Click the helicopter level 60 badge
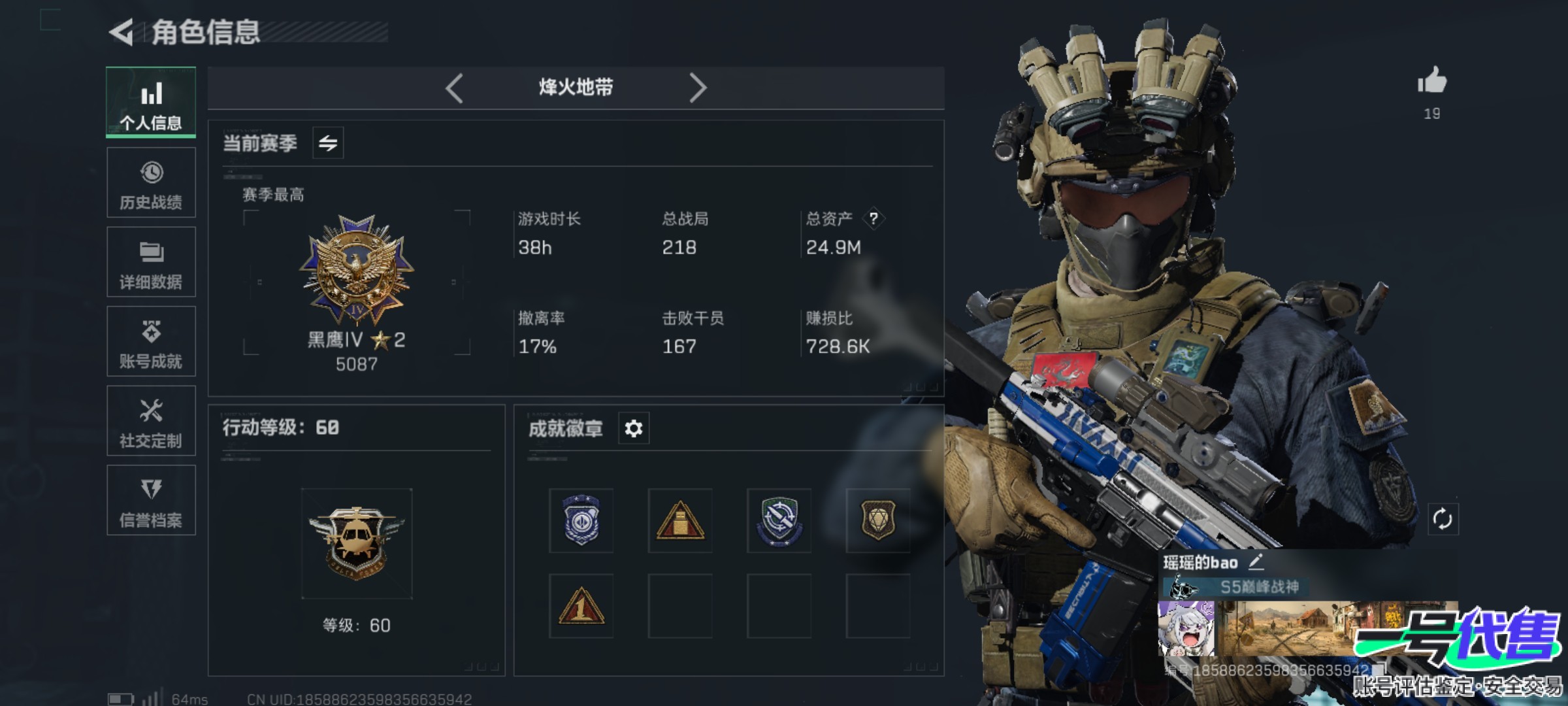1568x706 pixels. tap(357, 543)
